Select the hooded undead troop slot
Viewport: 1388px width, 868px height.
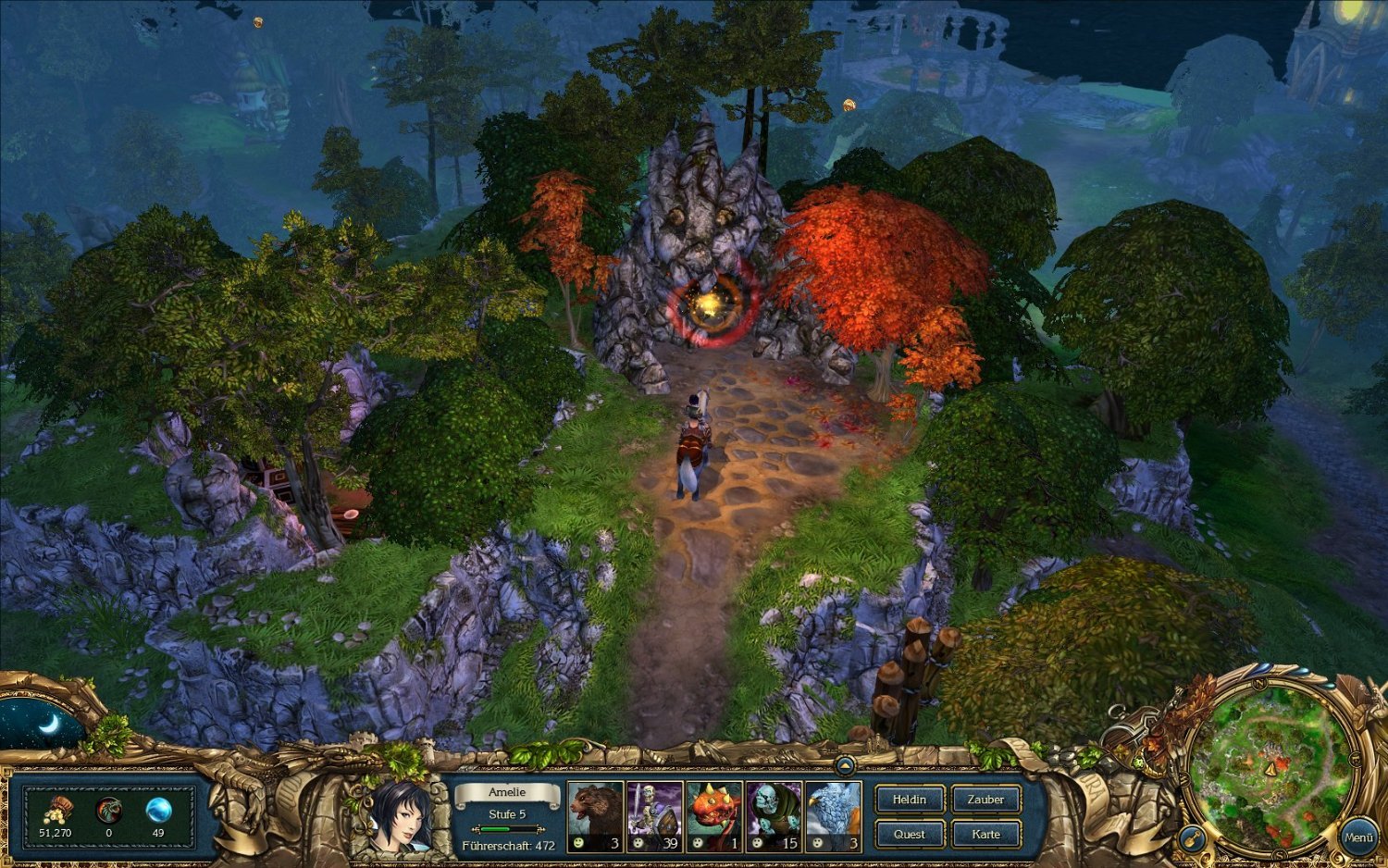click(x=774, y=816)
